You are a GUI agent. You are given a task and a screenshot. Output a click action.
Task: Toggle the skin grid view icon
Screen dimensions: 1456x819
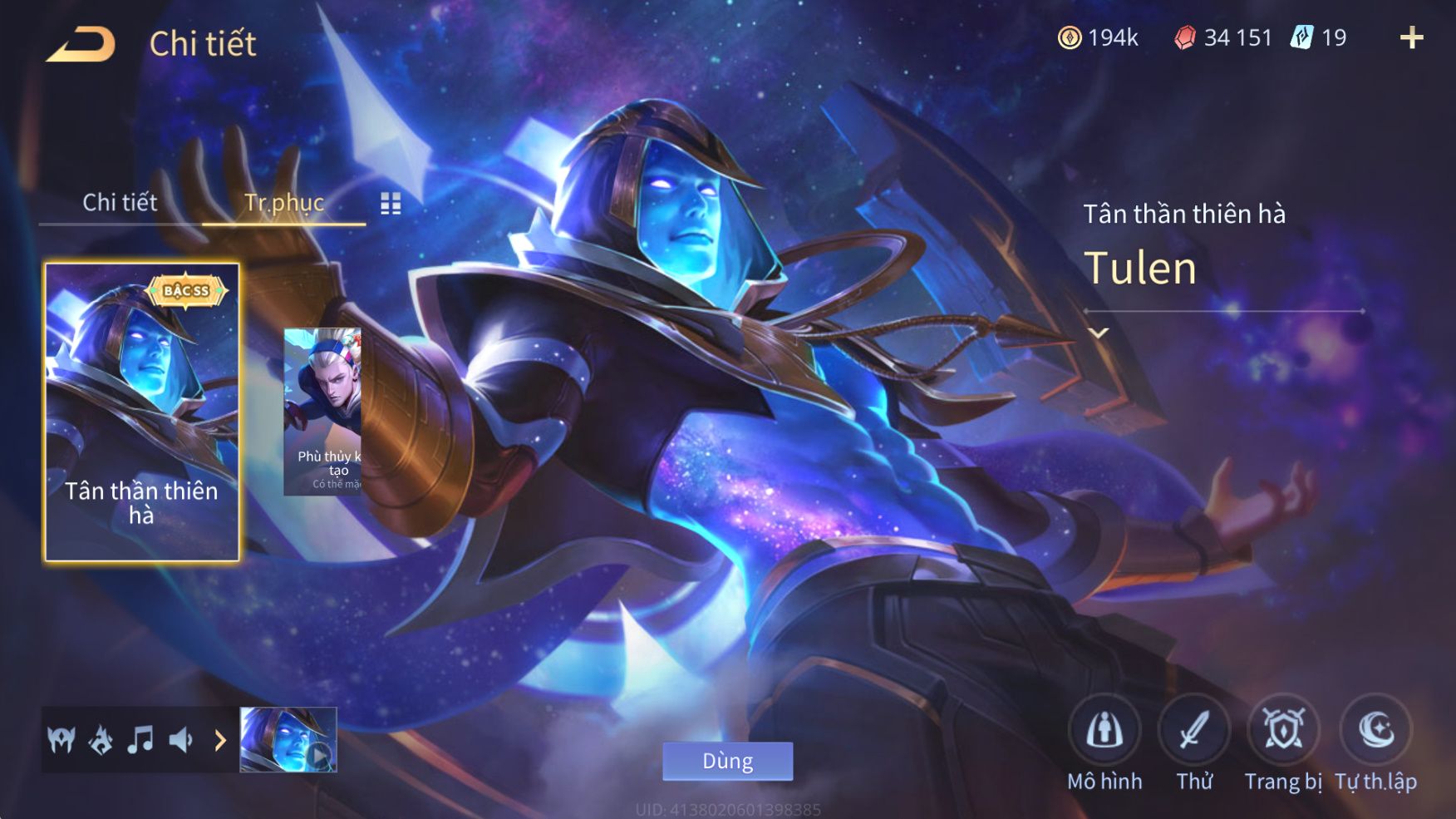click(391, 204)
